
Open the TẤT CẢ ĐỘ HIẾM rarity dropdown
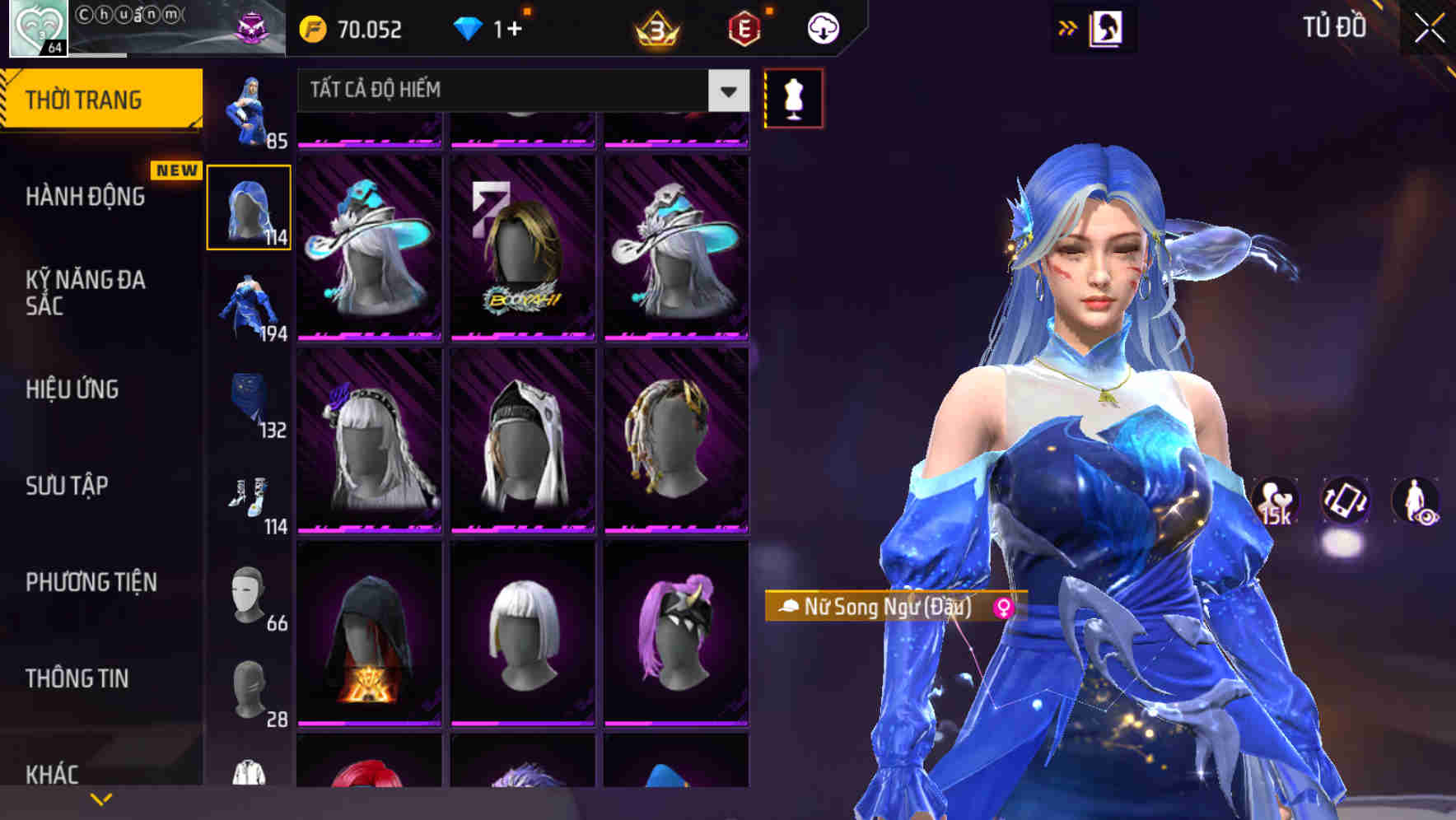click(519, 91)
